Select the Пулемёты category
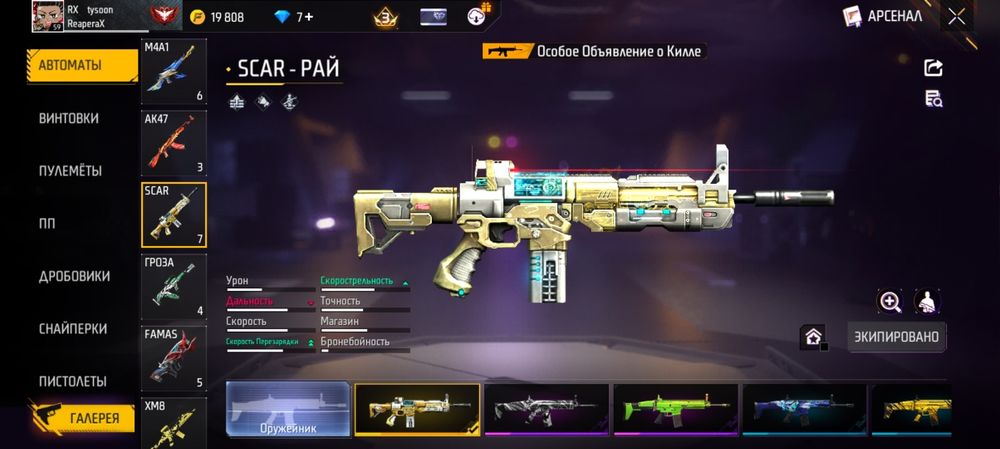Screen dimensions: 1000x449 pos(70,171)
